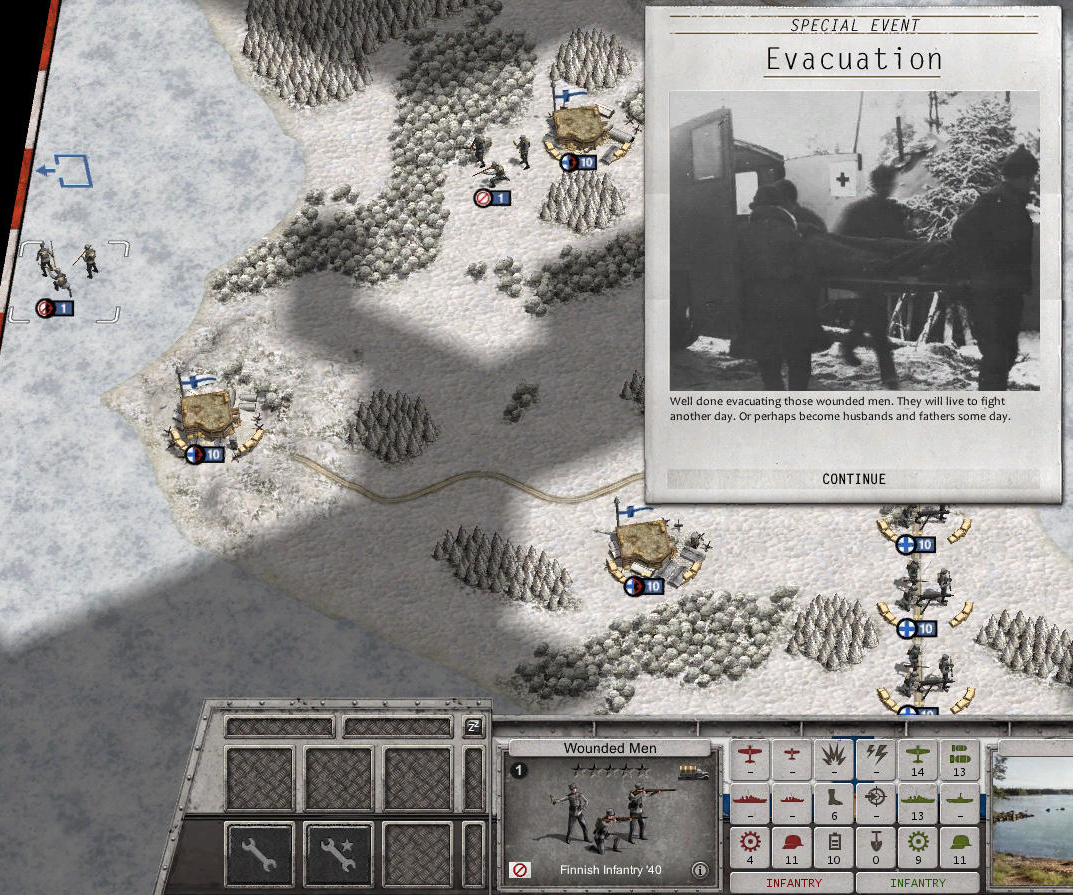Use the plain wrench replacements button

click(x=259, y=858)
